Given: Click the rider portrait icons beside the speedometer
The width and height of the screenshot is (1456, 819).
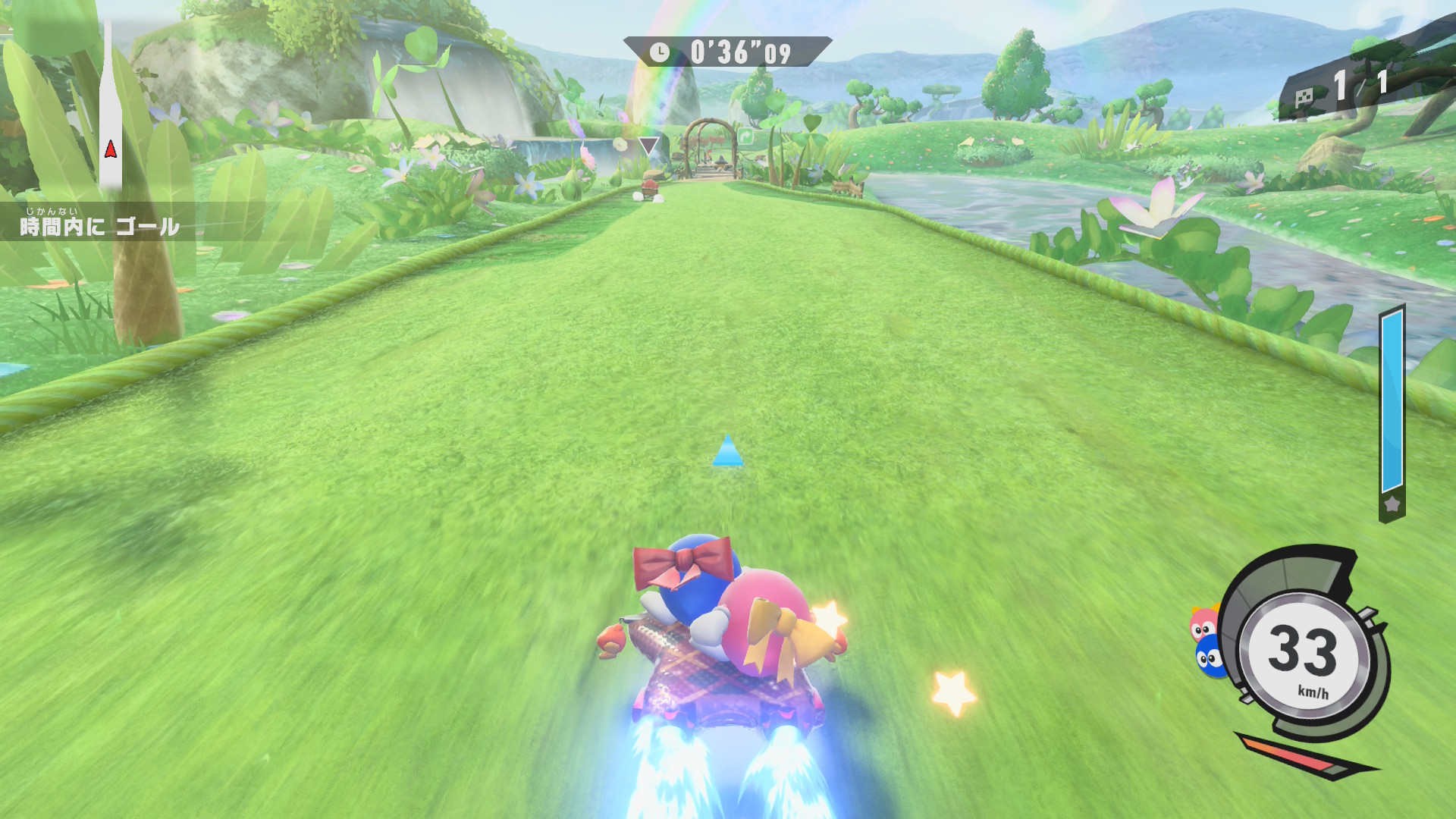Looking at the screenshot, I should (1207, 642).
